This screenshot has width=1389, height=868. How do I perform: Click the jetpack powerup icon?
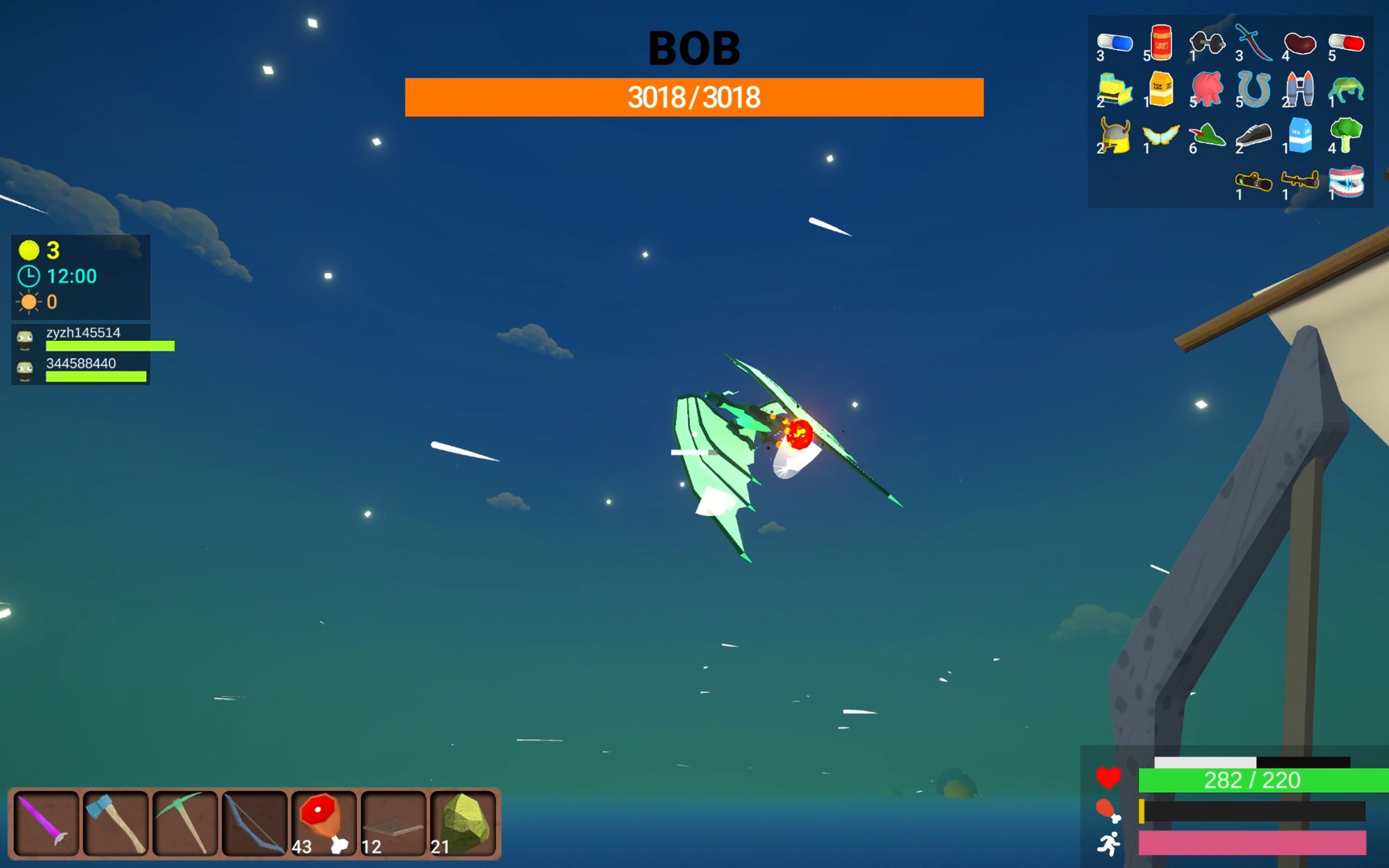pos(1300,90)
